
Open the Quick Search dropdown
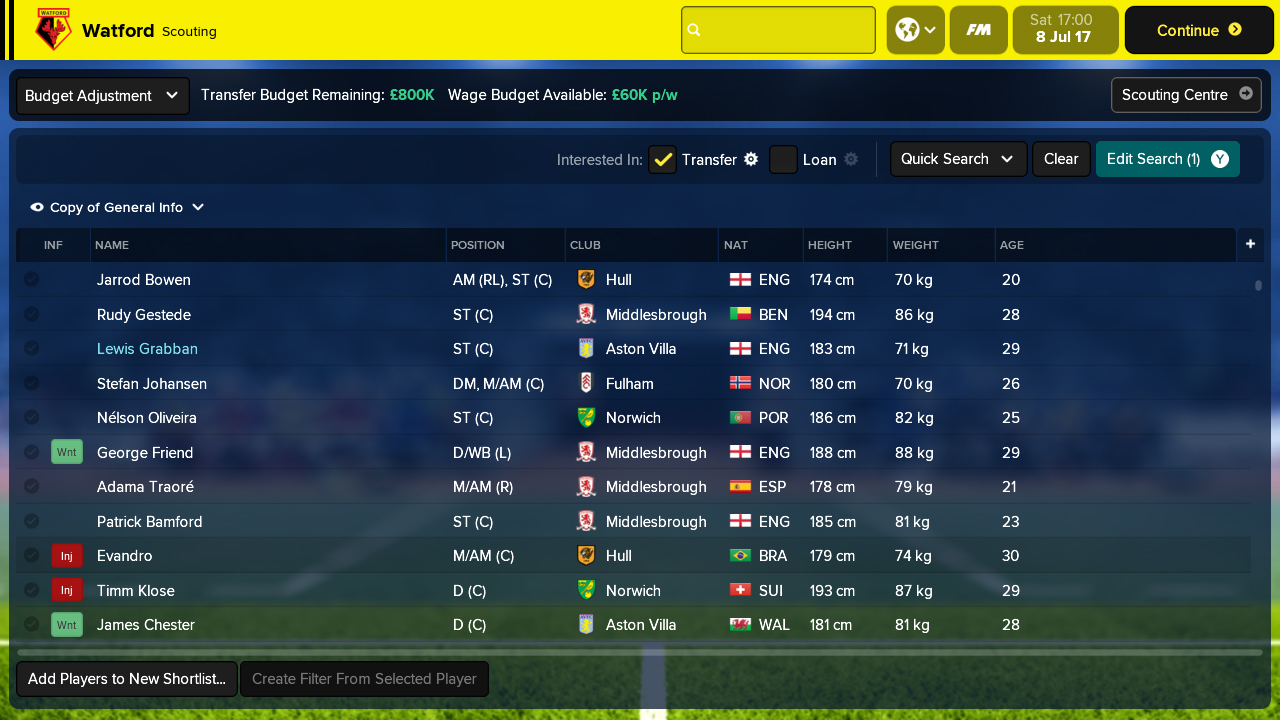coord(957,158)
